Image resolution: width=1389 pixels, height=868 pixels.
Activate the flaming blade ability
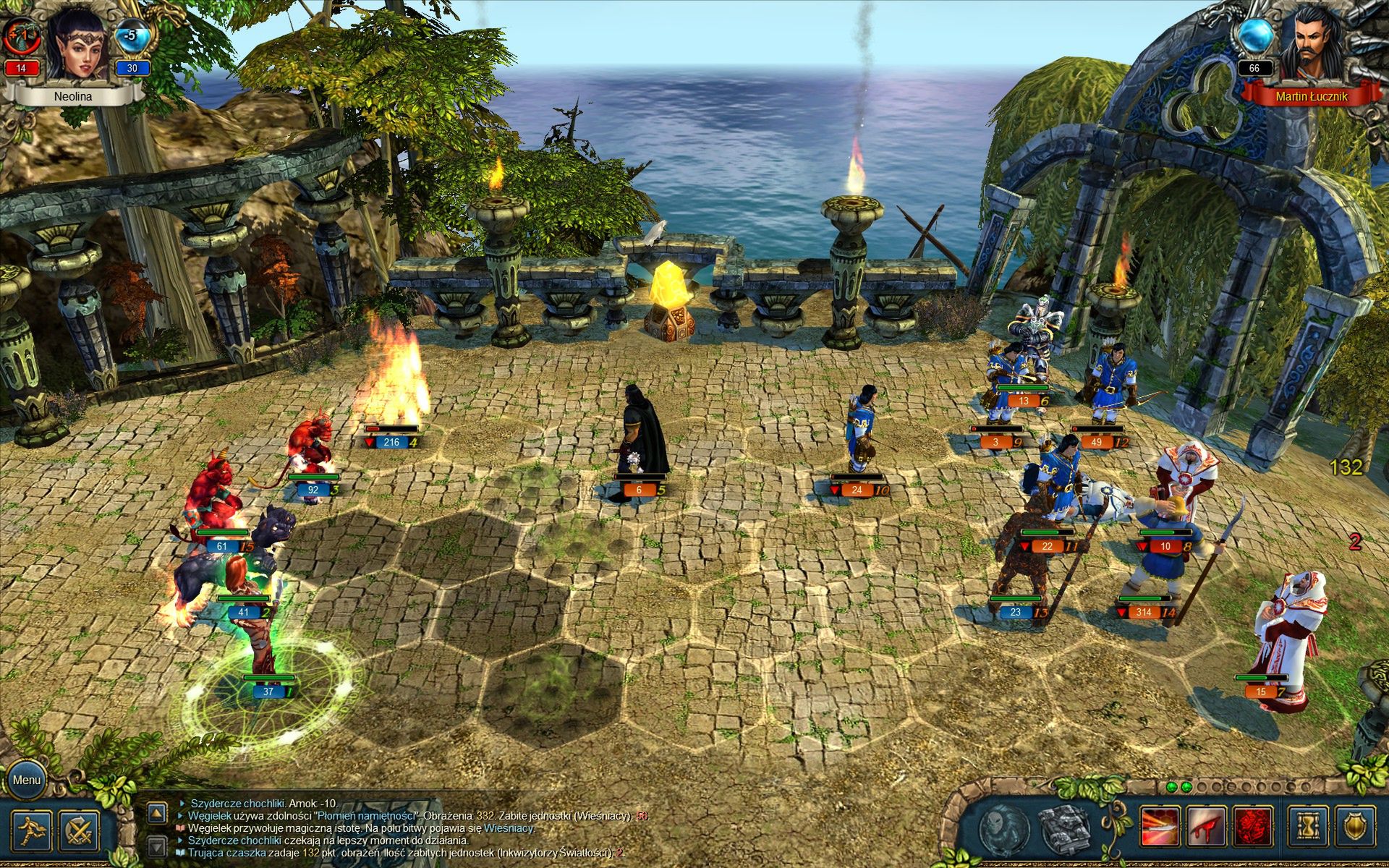(x=1160, y=827)
